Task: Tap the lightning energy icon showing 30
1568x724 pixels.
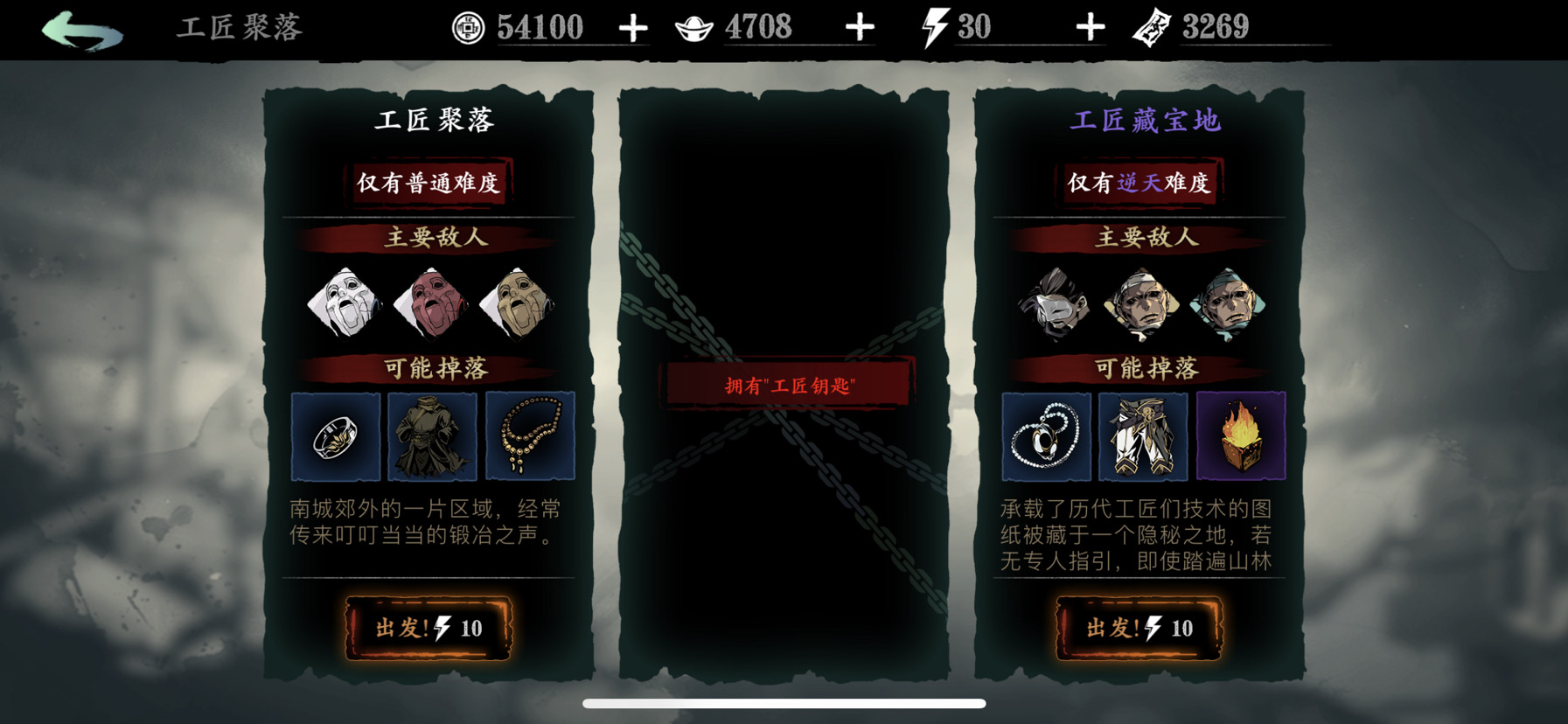Action: 934,26
